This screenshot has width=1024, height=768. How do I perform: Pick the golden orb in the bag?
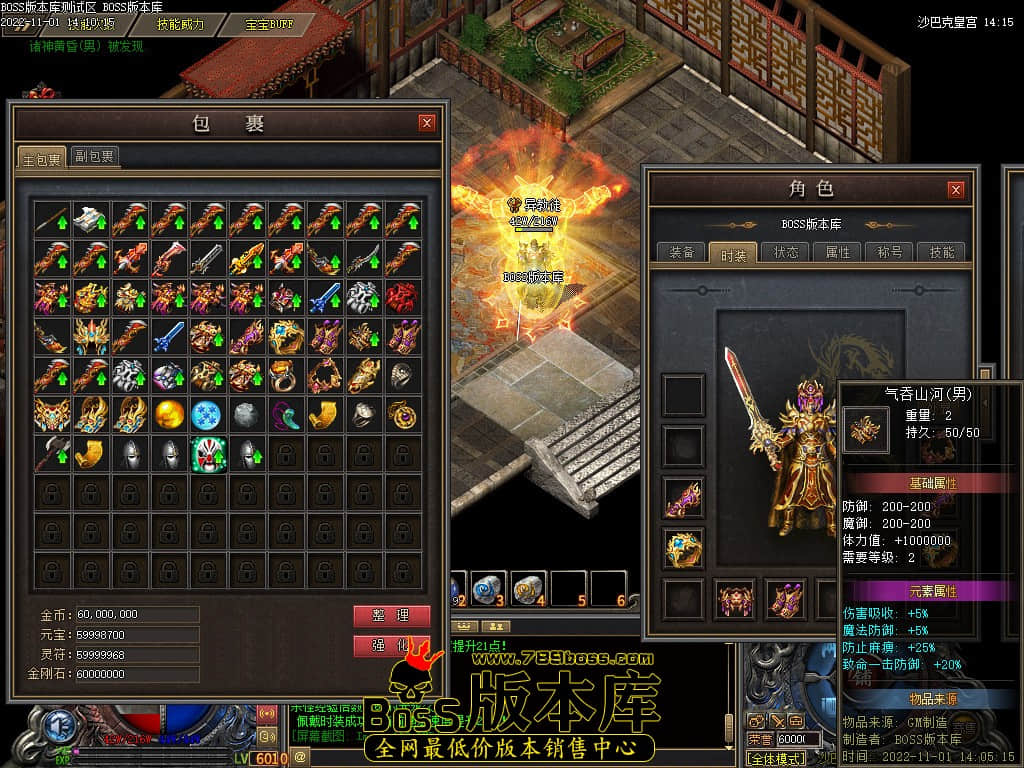(169, 414)
